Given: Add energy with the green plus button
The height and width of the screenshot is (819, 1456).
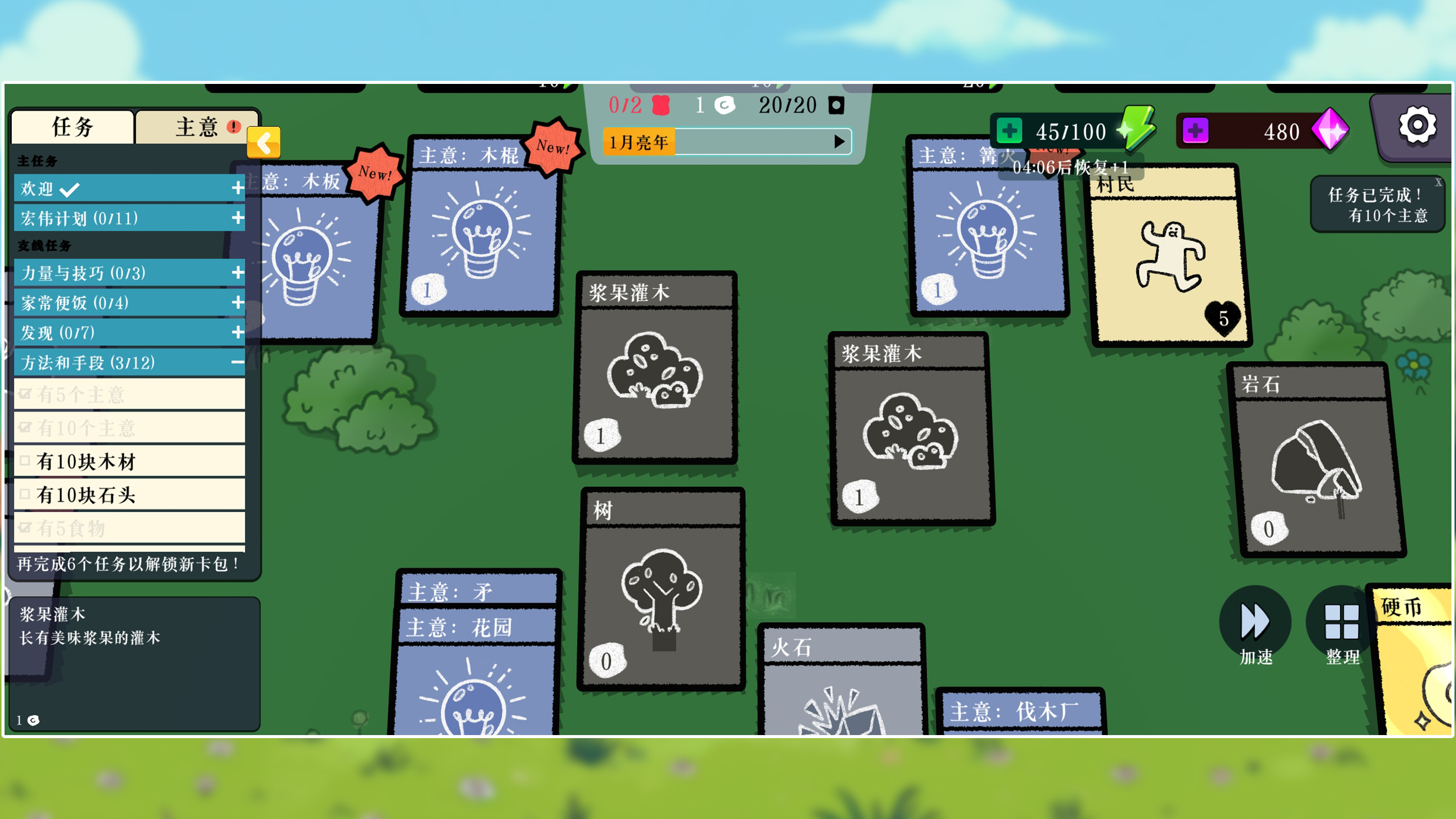Looking at the screenshot, I should point(1009,131).
